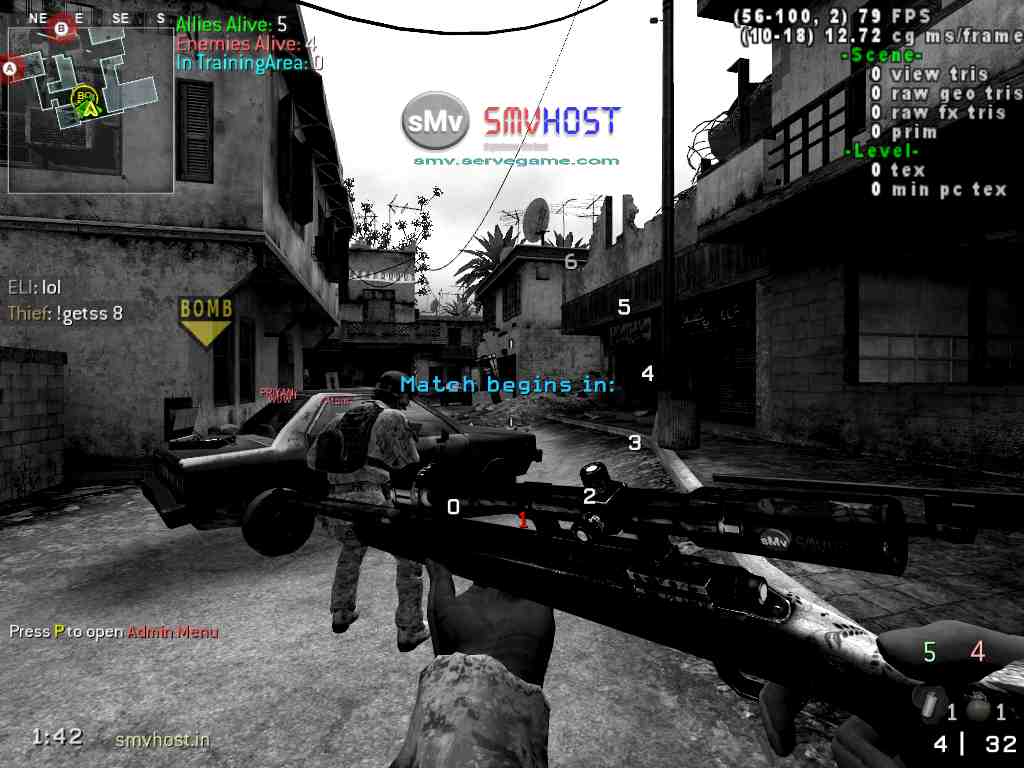Select the frag grenade icon
This screenshot has width=1024, height=768.
click(x=980, y=708)
